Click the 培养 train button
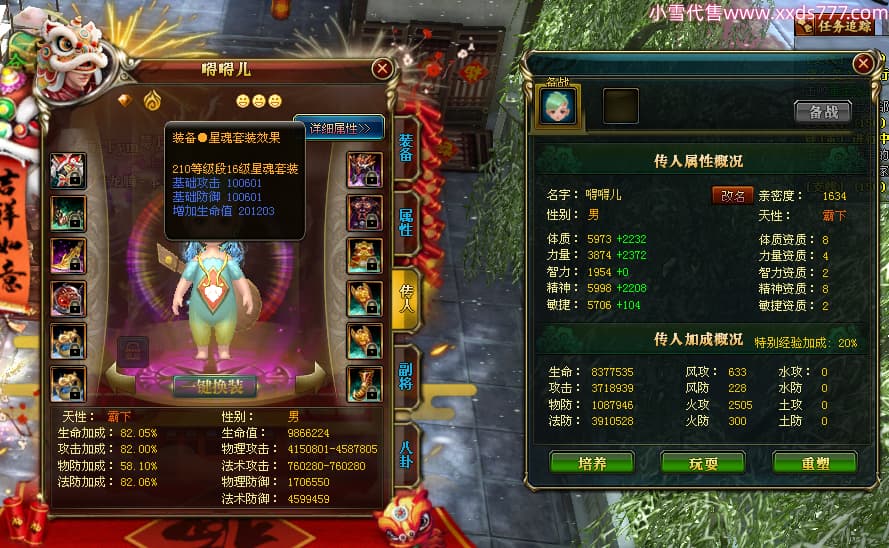Screen dimensions: 889x548 coord(591,463)
